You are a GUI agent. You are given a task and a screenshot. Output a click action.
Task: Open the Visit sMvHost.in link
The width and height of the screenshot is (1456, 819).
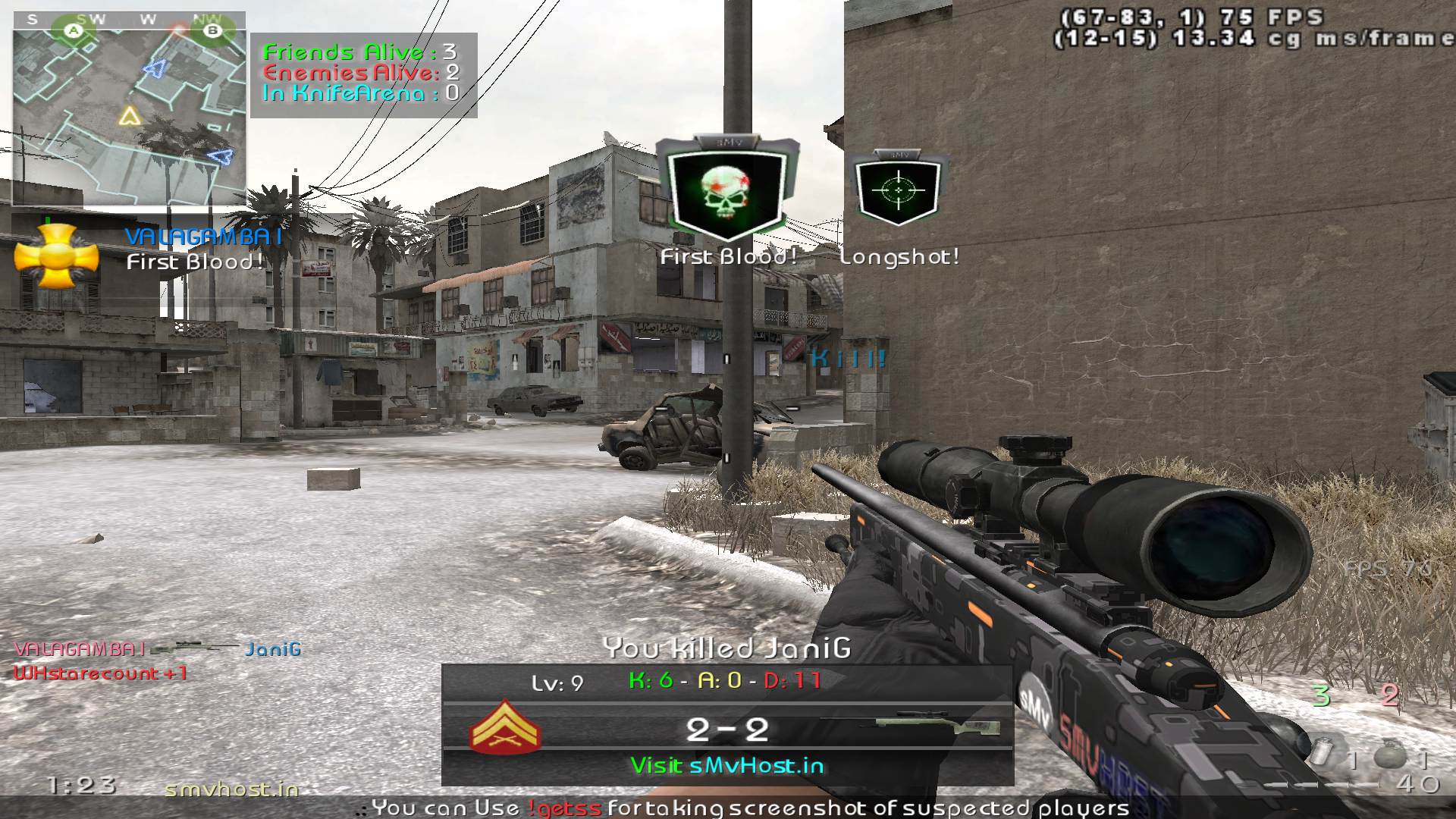coord(726,766)
